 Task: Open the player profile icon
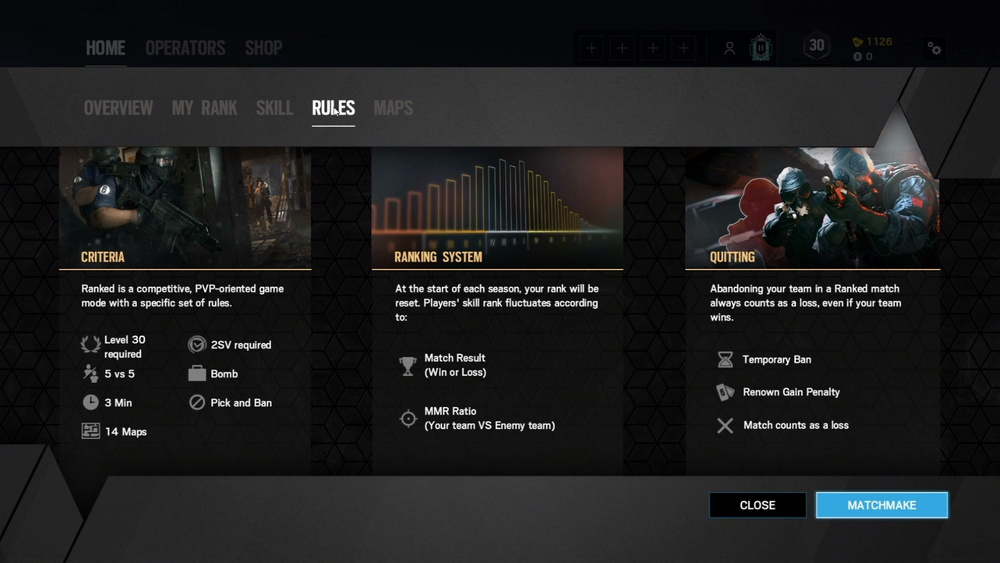click(x=730, y=48)
